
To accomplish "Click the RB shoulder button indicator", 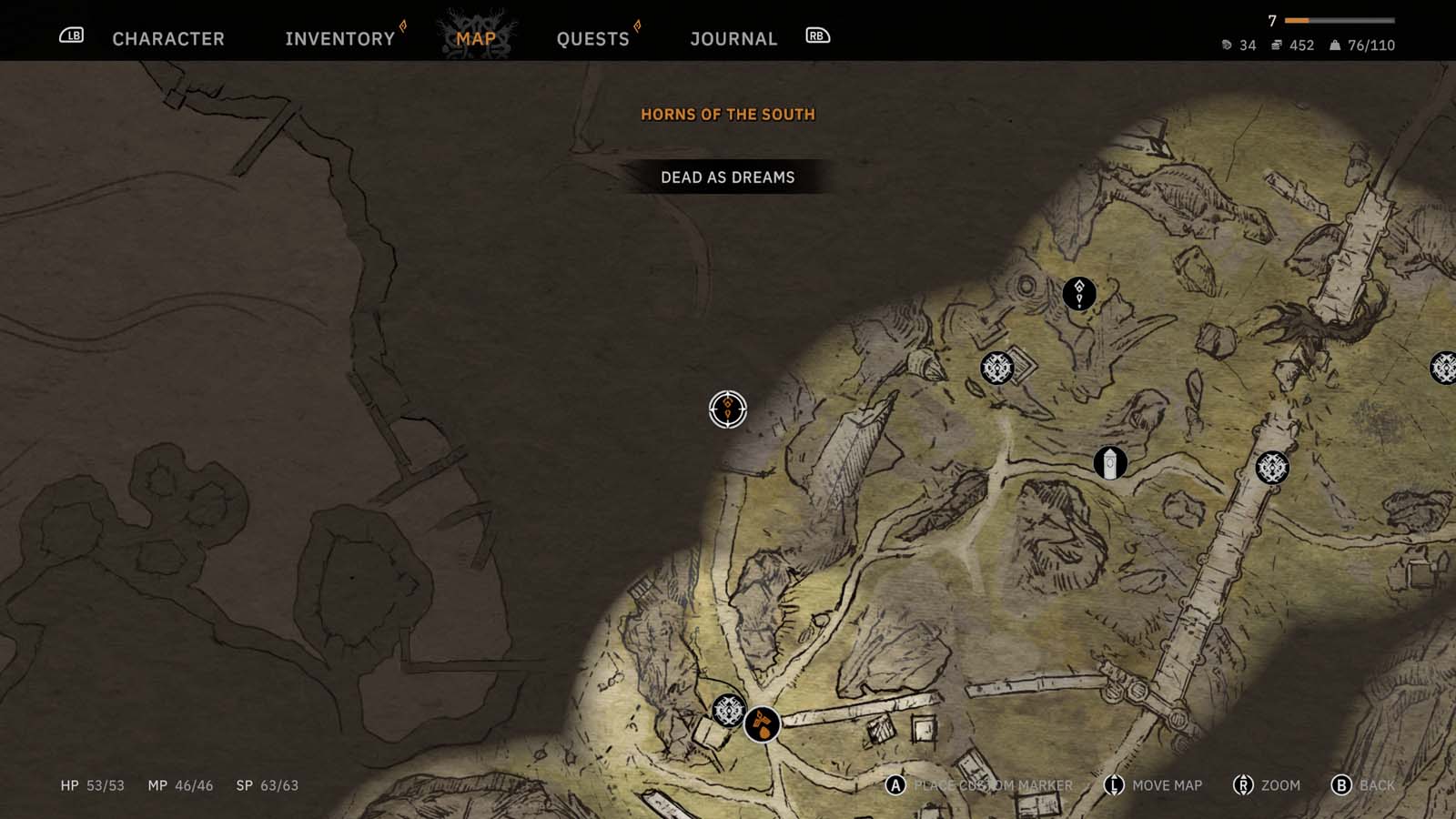I will (816, 36).
